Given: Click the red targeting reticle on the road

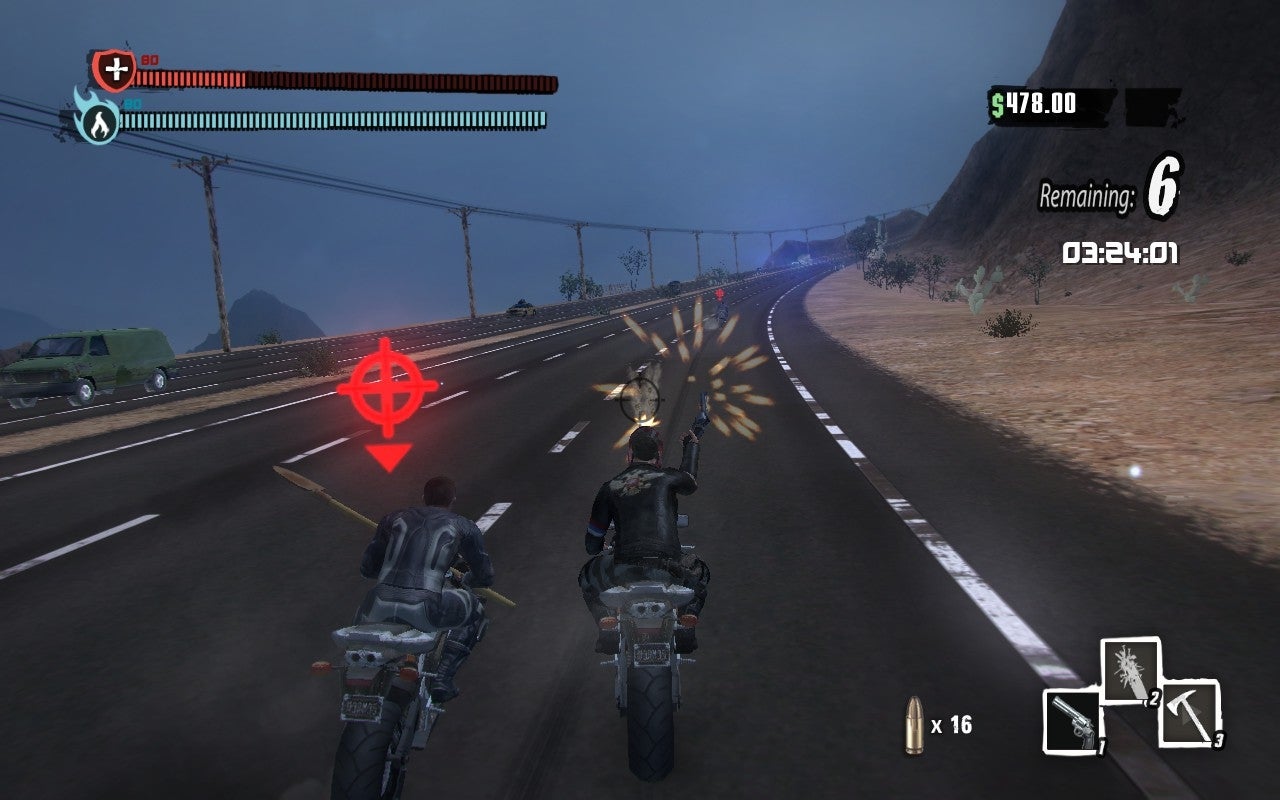Looking at the screenshot, I should pyautogui.click(x=388, y=390).
